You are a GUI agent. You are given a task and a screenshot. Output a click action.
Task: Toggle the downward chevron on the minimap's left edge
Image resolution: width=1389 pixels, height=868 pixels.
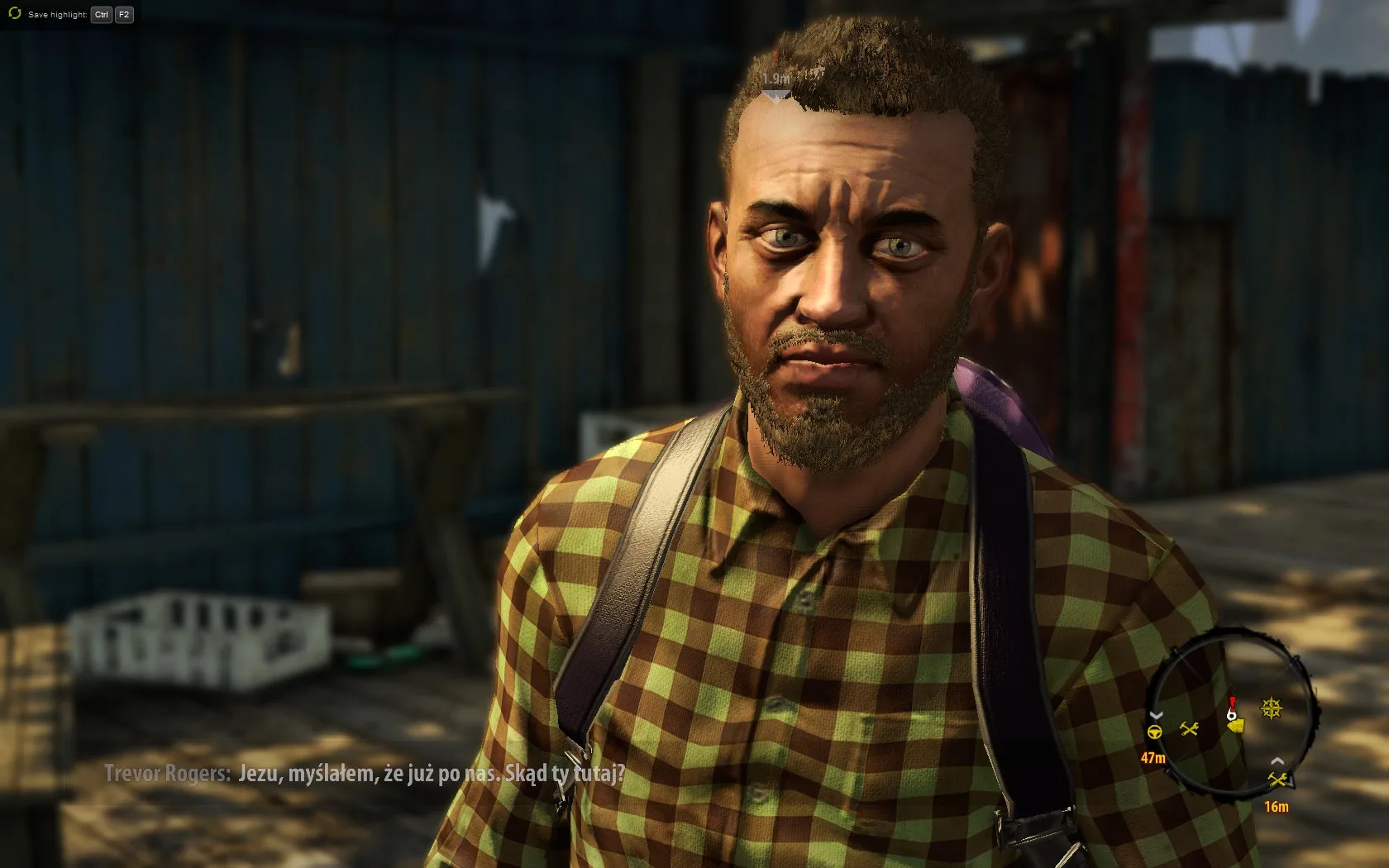tap(1155, 715)
